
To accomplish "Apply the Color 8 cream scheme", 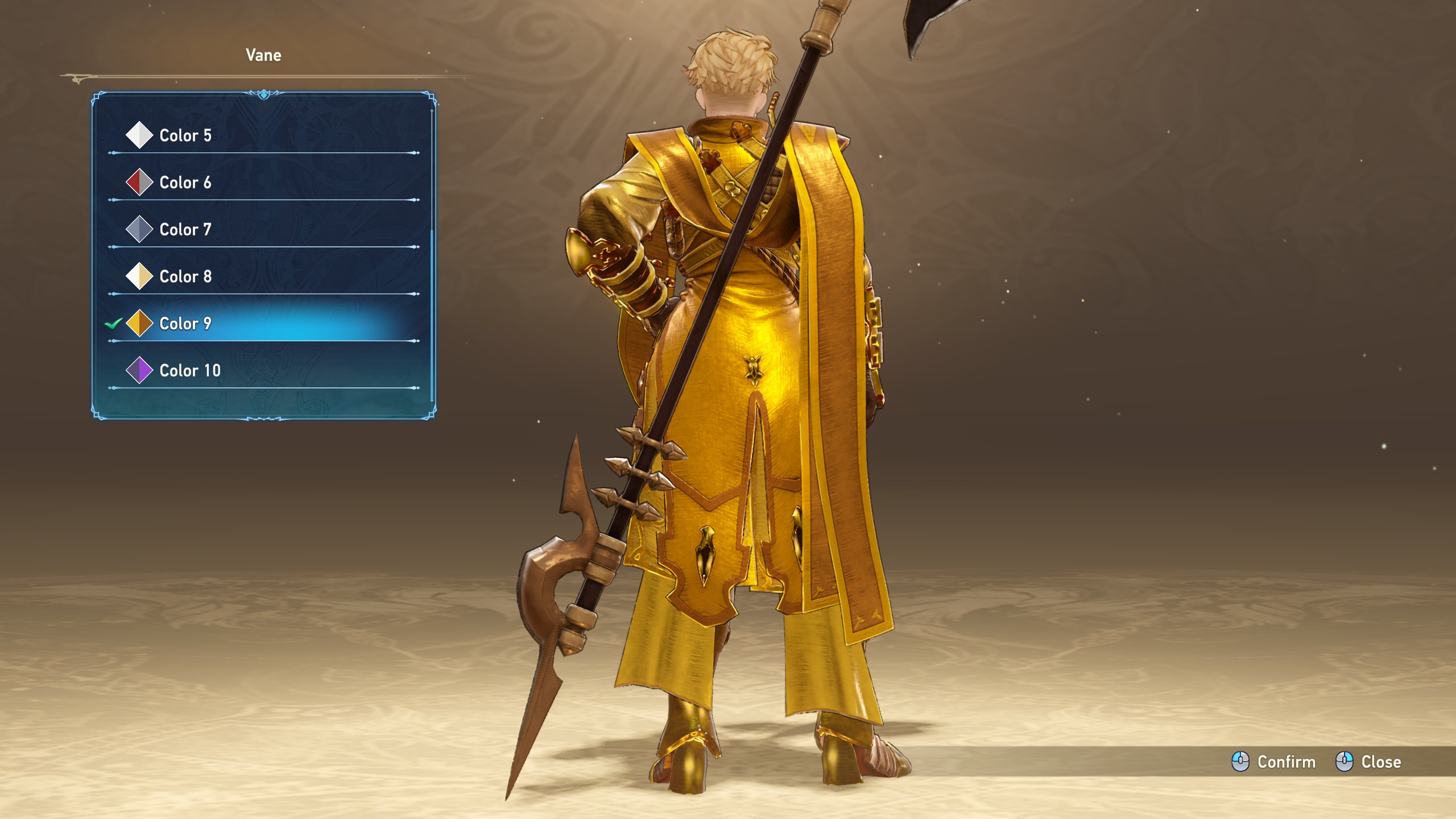I will coord(185,276).
